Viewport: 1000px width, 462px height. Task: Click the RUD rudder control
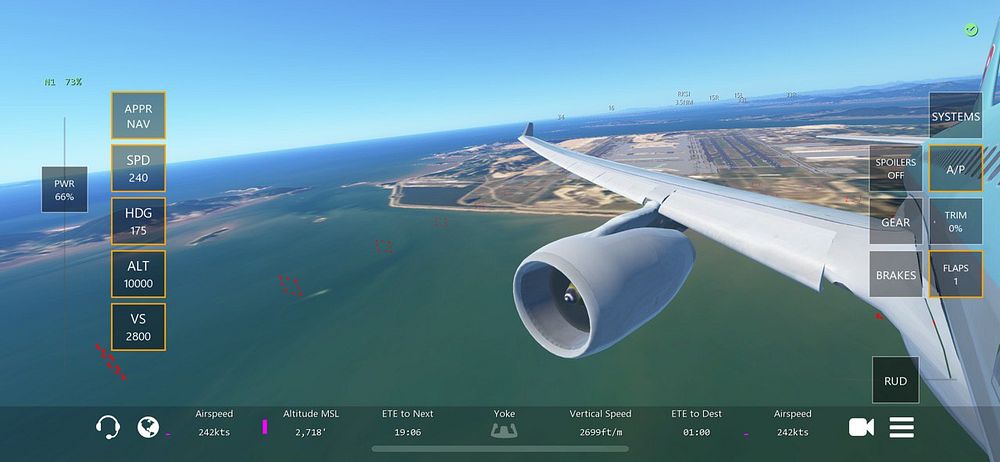click(895, 380)
